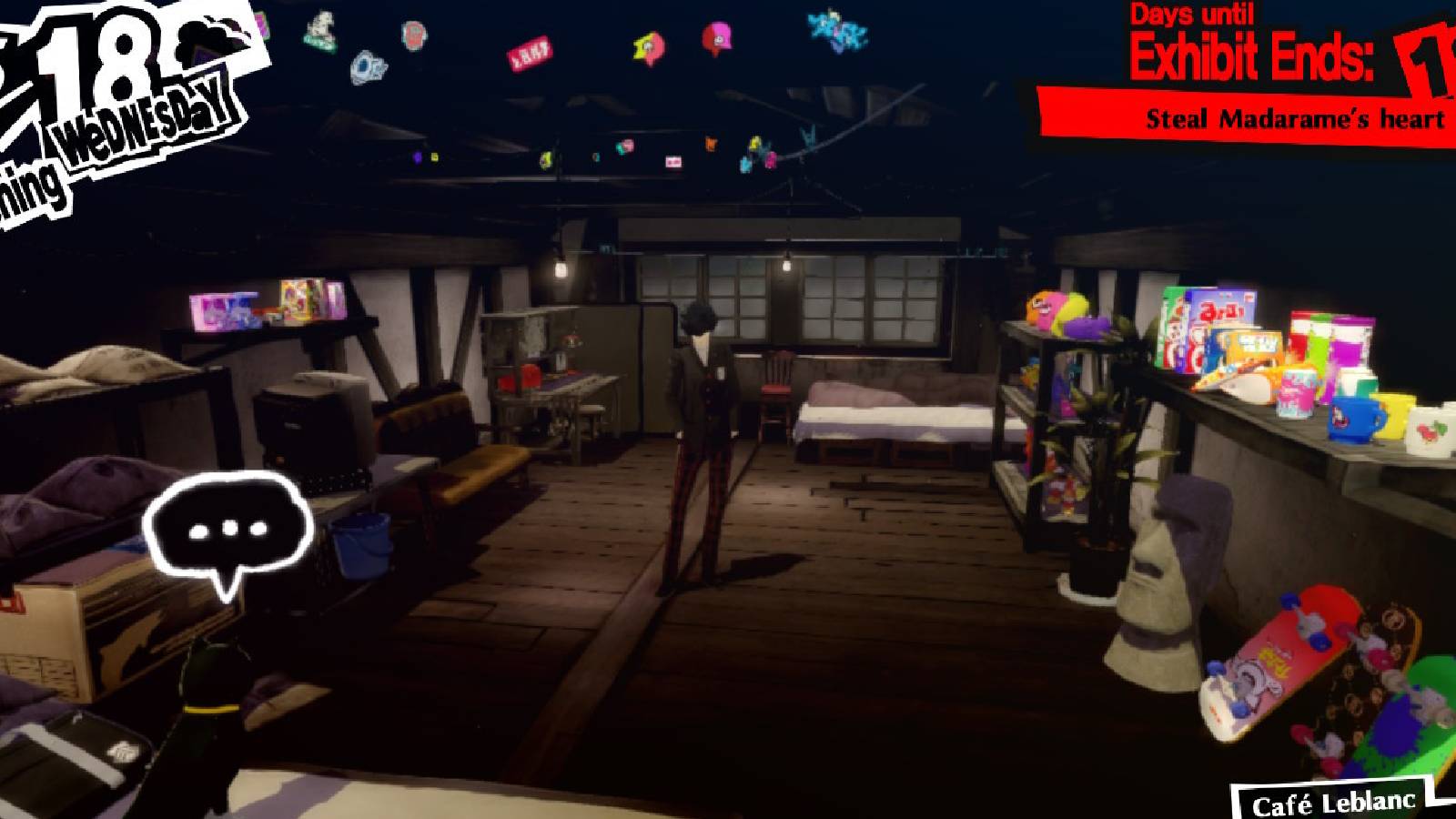Select the red chair near the bed
1456x819 pixels.
pos(775,387)
